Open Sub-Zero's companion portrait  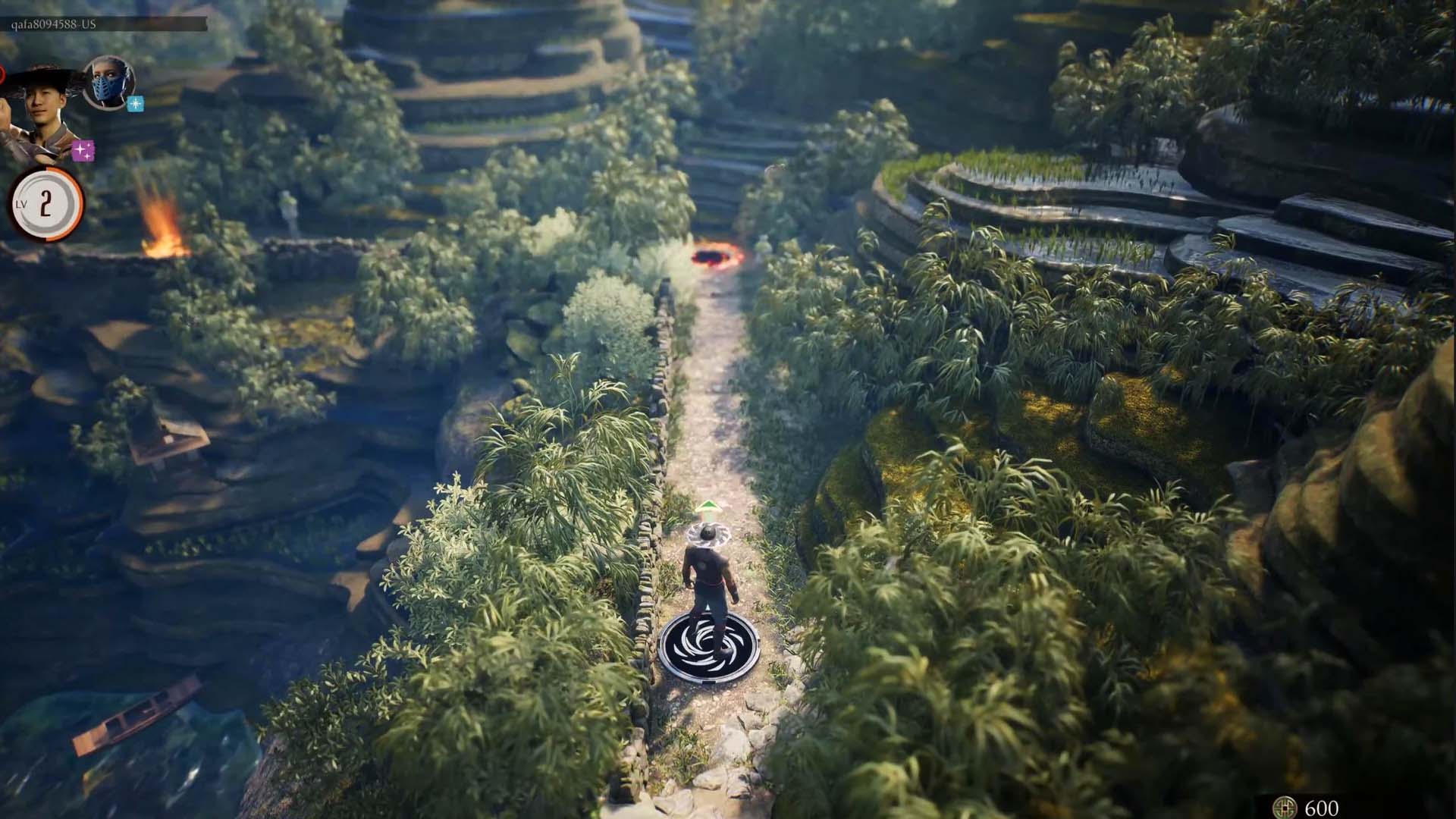coord(108,83)
